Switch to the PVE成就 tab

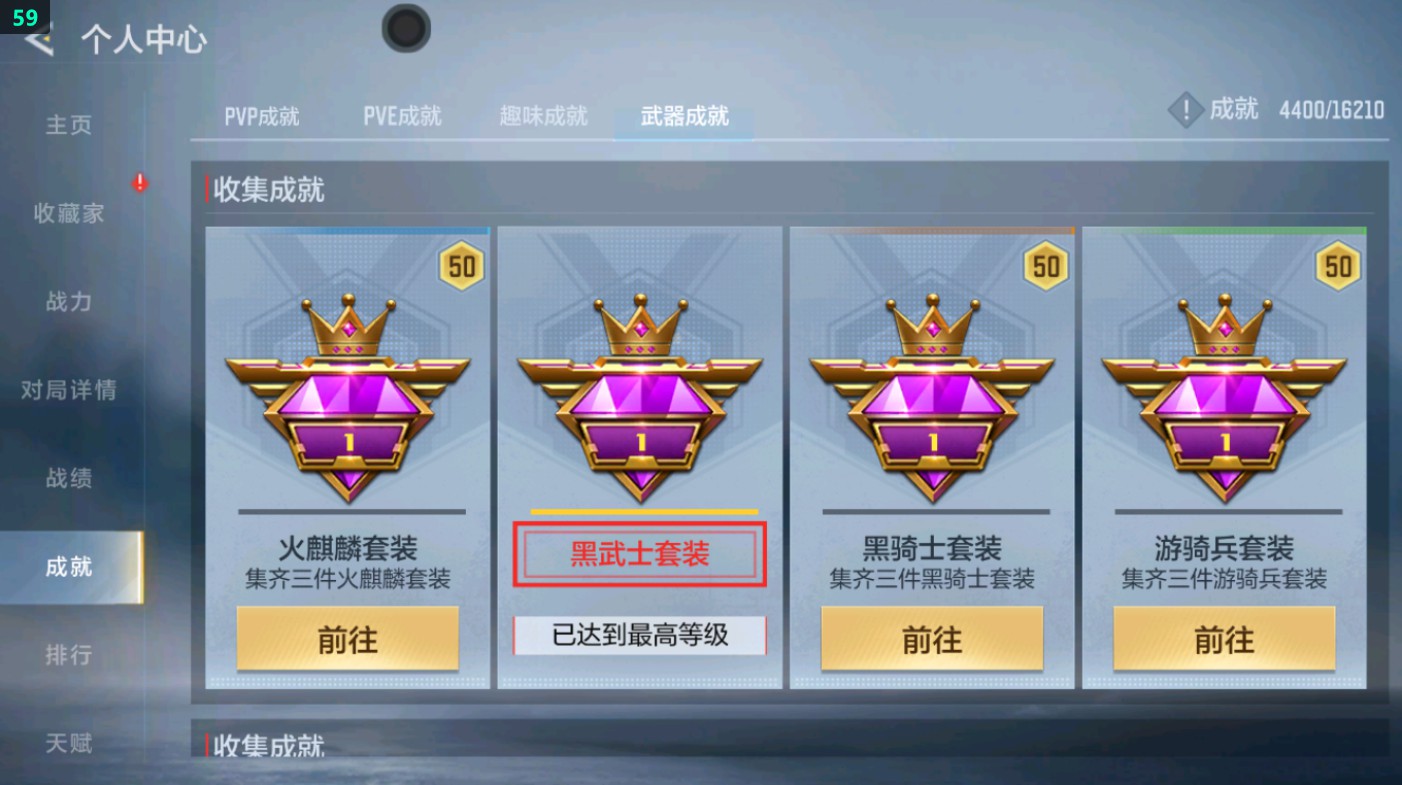pyautogui.click(x=402, y=116)
